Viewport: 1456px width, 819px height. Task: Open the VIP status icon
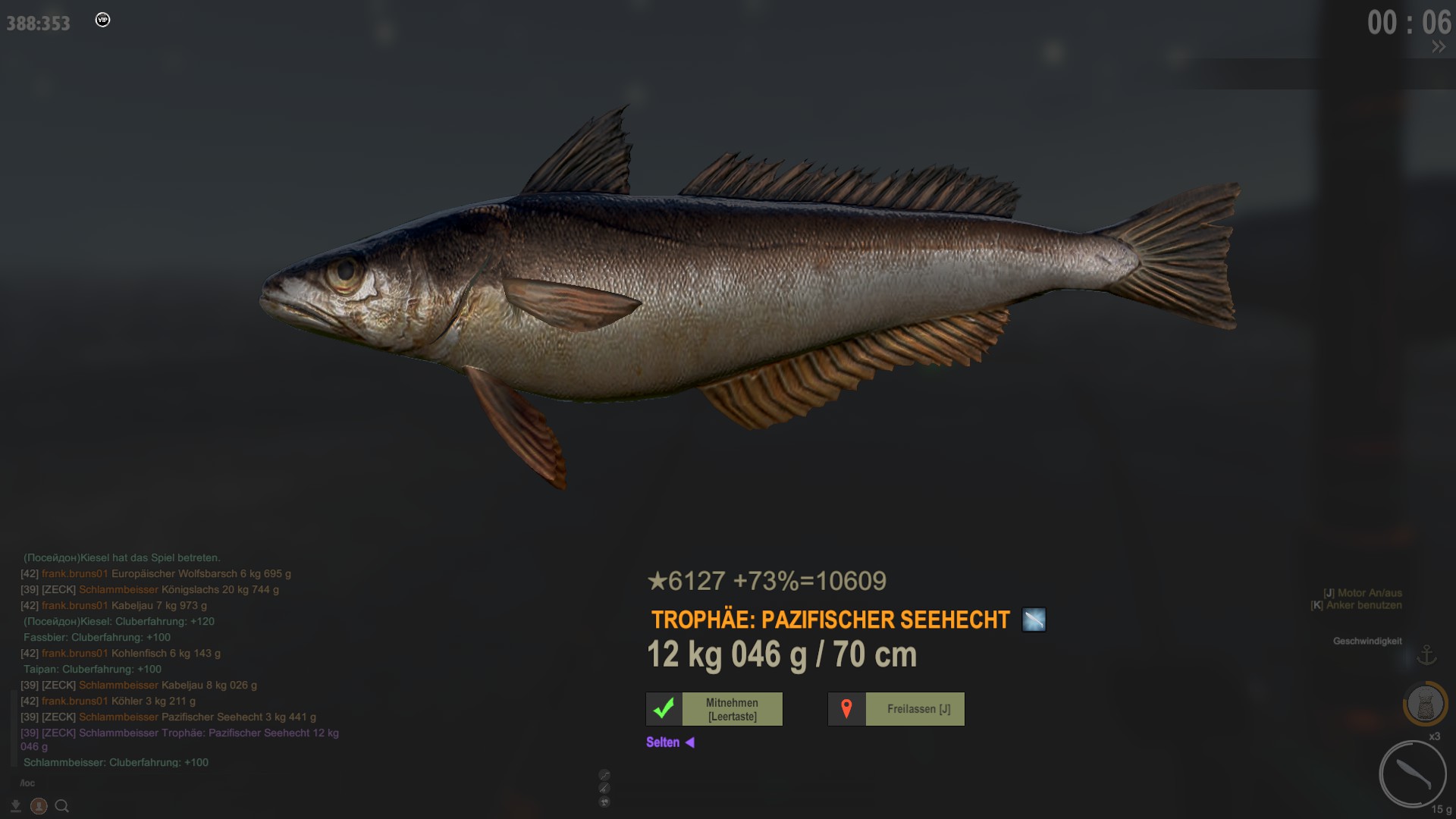pyautogui.click(x=103, y=20)
